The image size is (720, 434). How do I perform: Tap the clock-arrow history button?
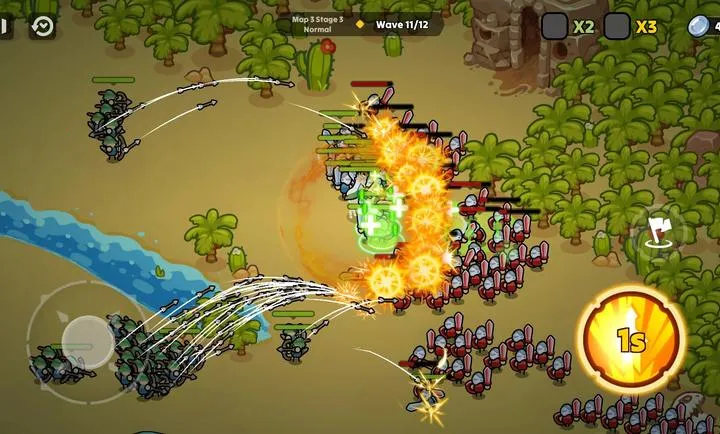42,27
